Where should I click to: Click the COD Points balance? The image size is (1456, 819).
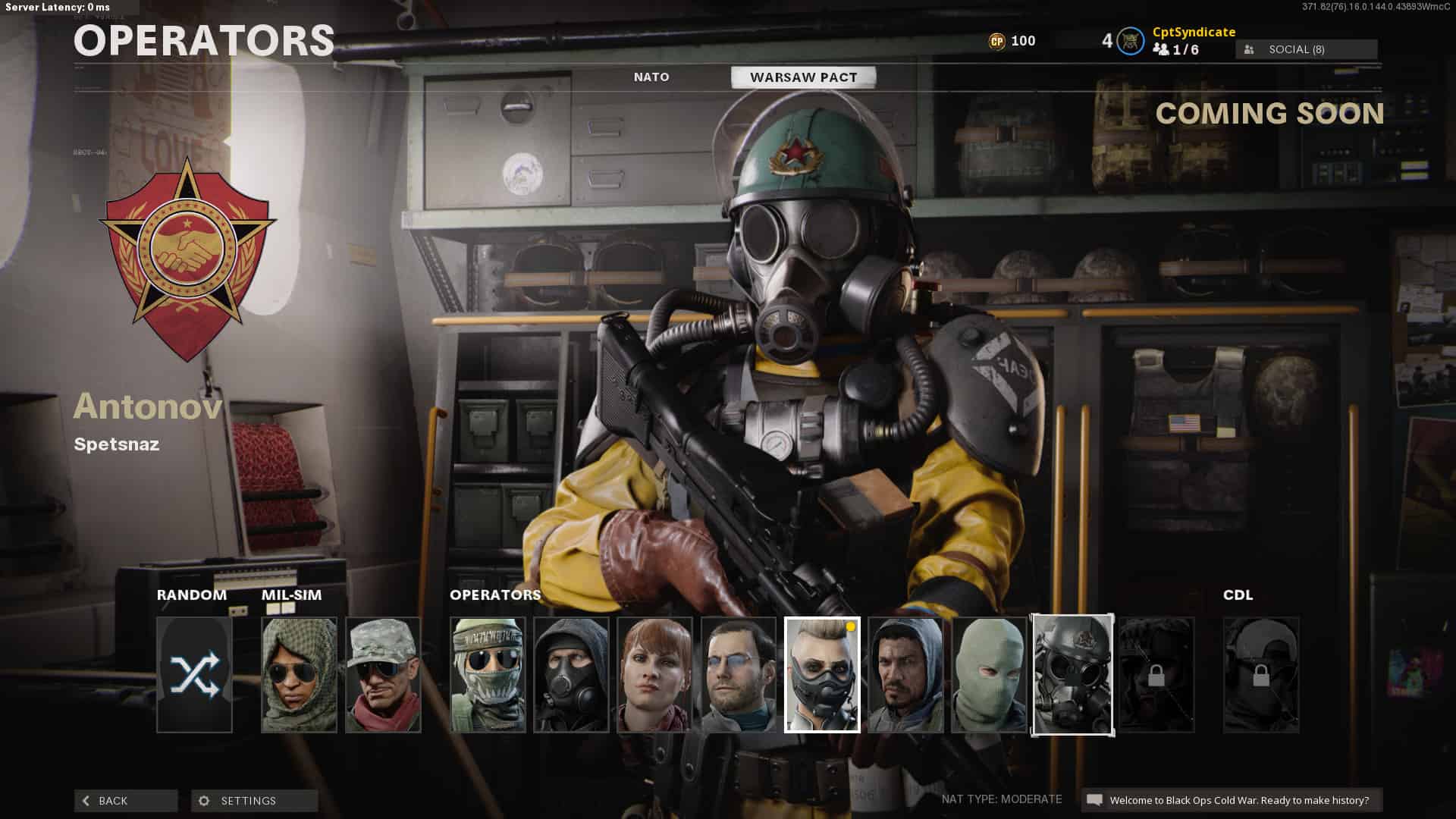click(x=1012, y=41)
